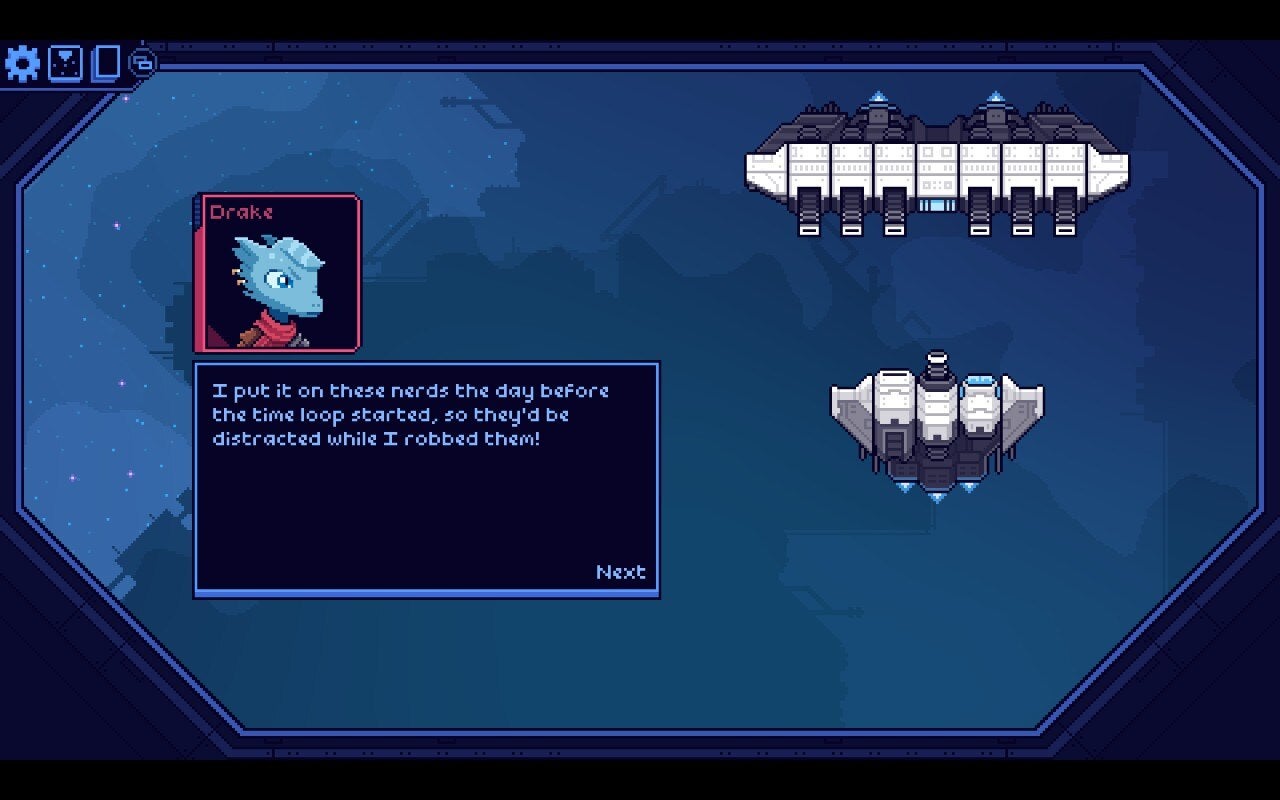Open the settings gear icon

point(22,63)
